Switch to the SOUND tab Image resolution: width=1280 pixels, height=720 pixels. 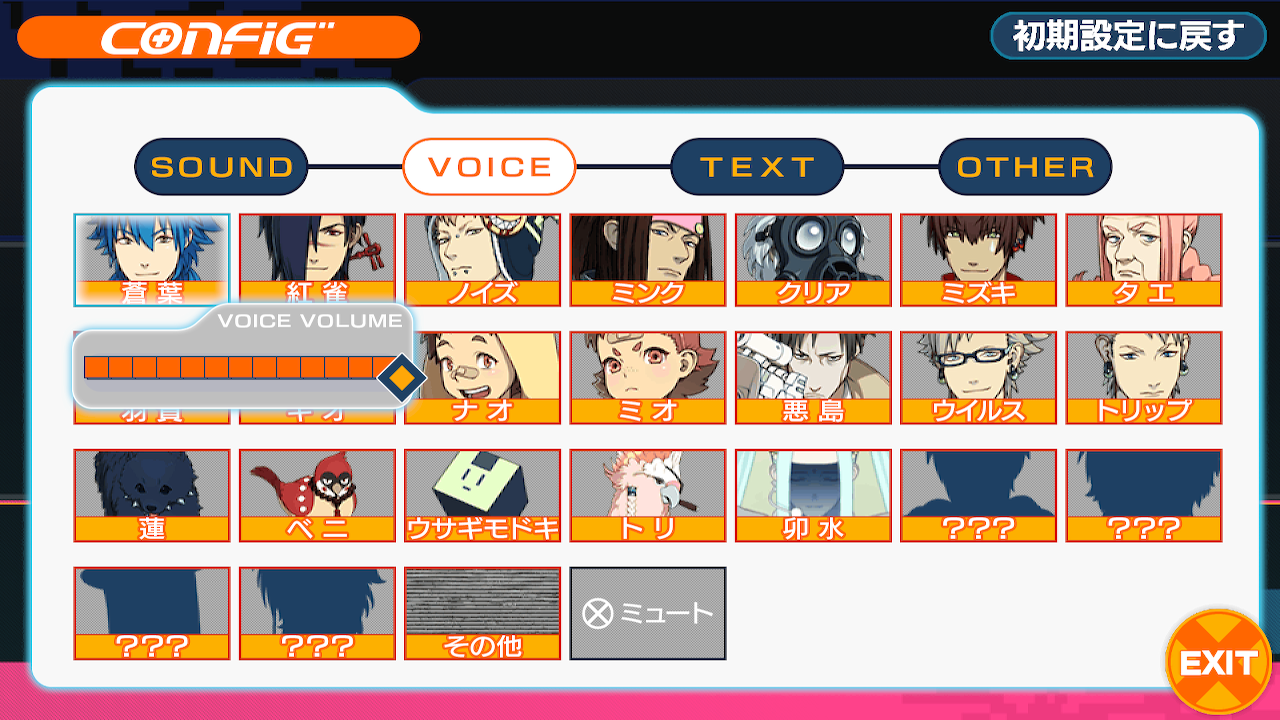[x=220, y=166]
